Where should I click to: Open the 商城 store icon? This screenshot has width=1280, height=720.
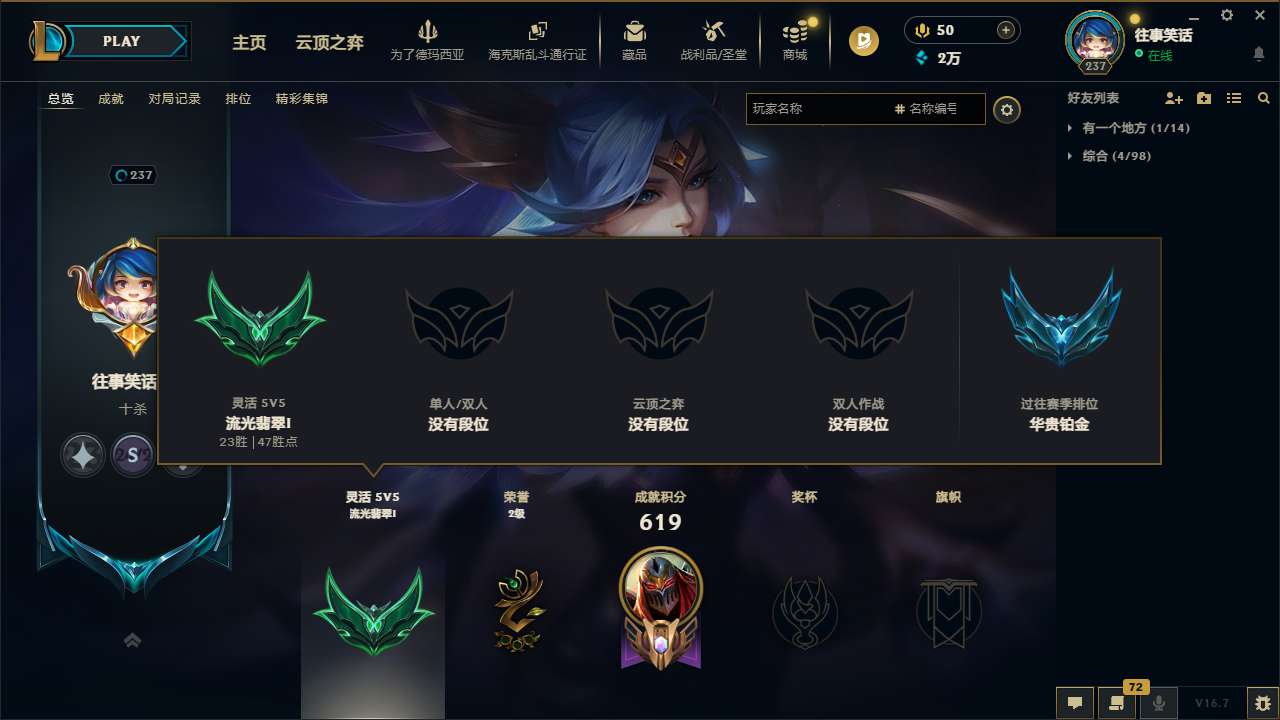click(x=795, y=40)
